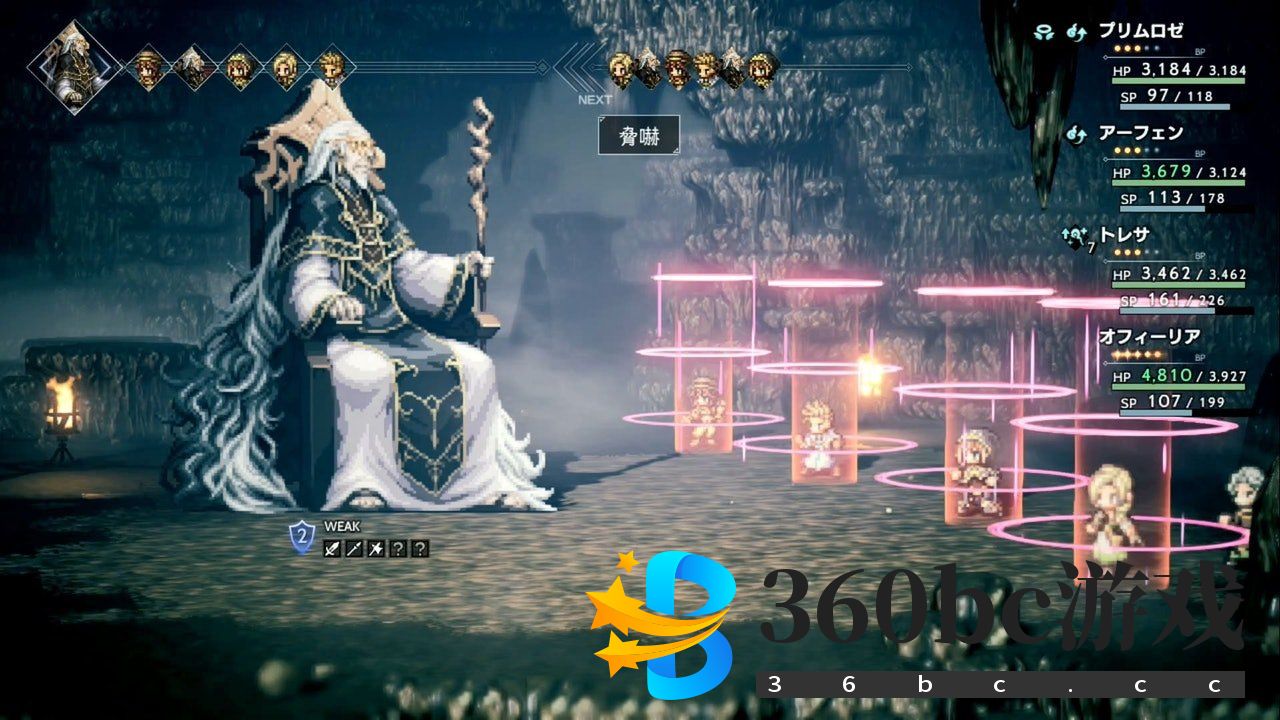Click the first hidden '?' weakness icon
The width and height of the screenshot is (1280, 720).
click(x=397, y=548)
